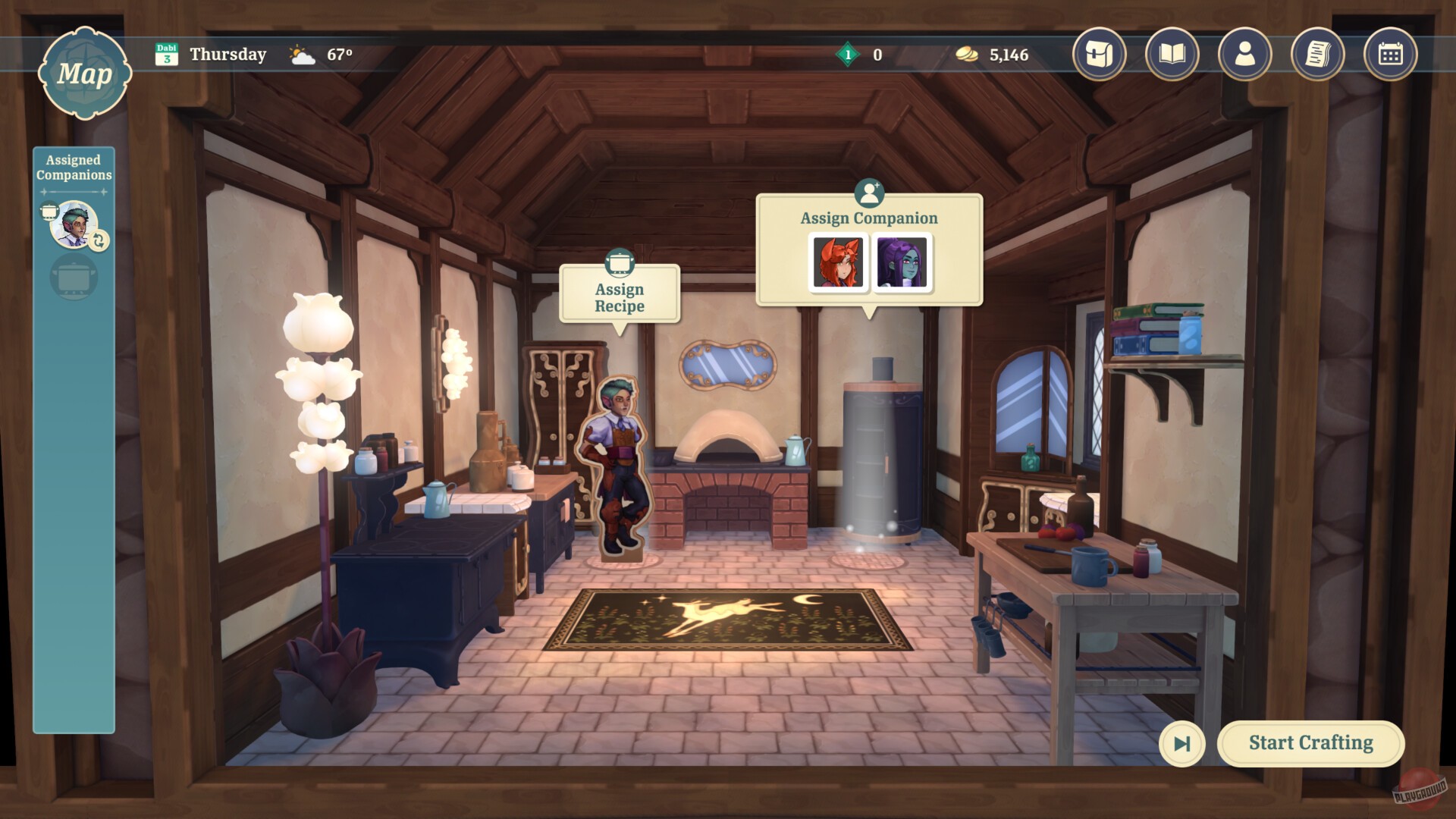1456x819 pixels.
Task: Open the calendar icon
Action: pyautogui.click(x=1390, y=55)
